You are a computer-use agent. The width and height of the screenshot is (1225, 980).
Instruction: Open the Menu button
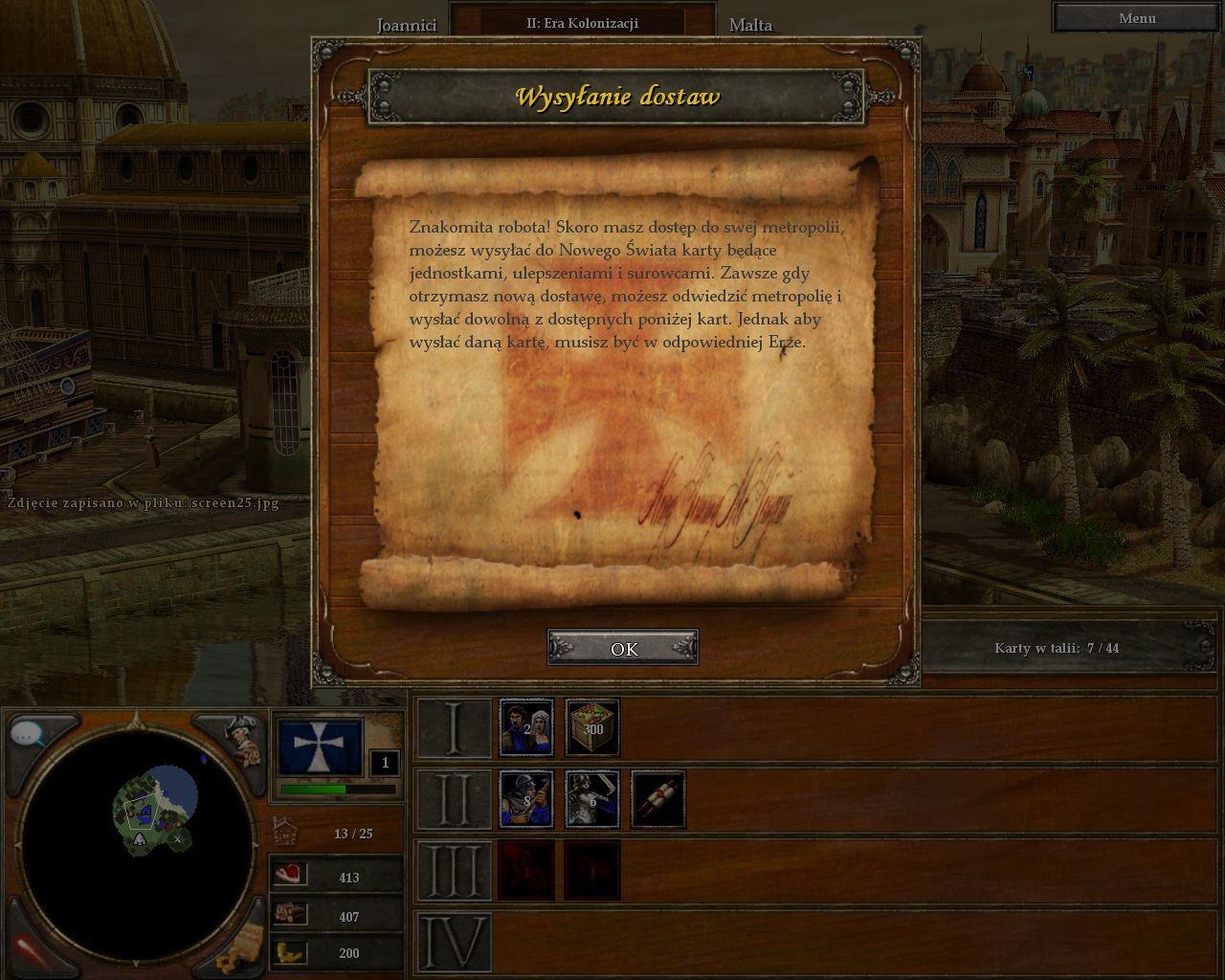[x=1137, y=18]
